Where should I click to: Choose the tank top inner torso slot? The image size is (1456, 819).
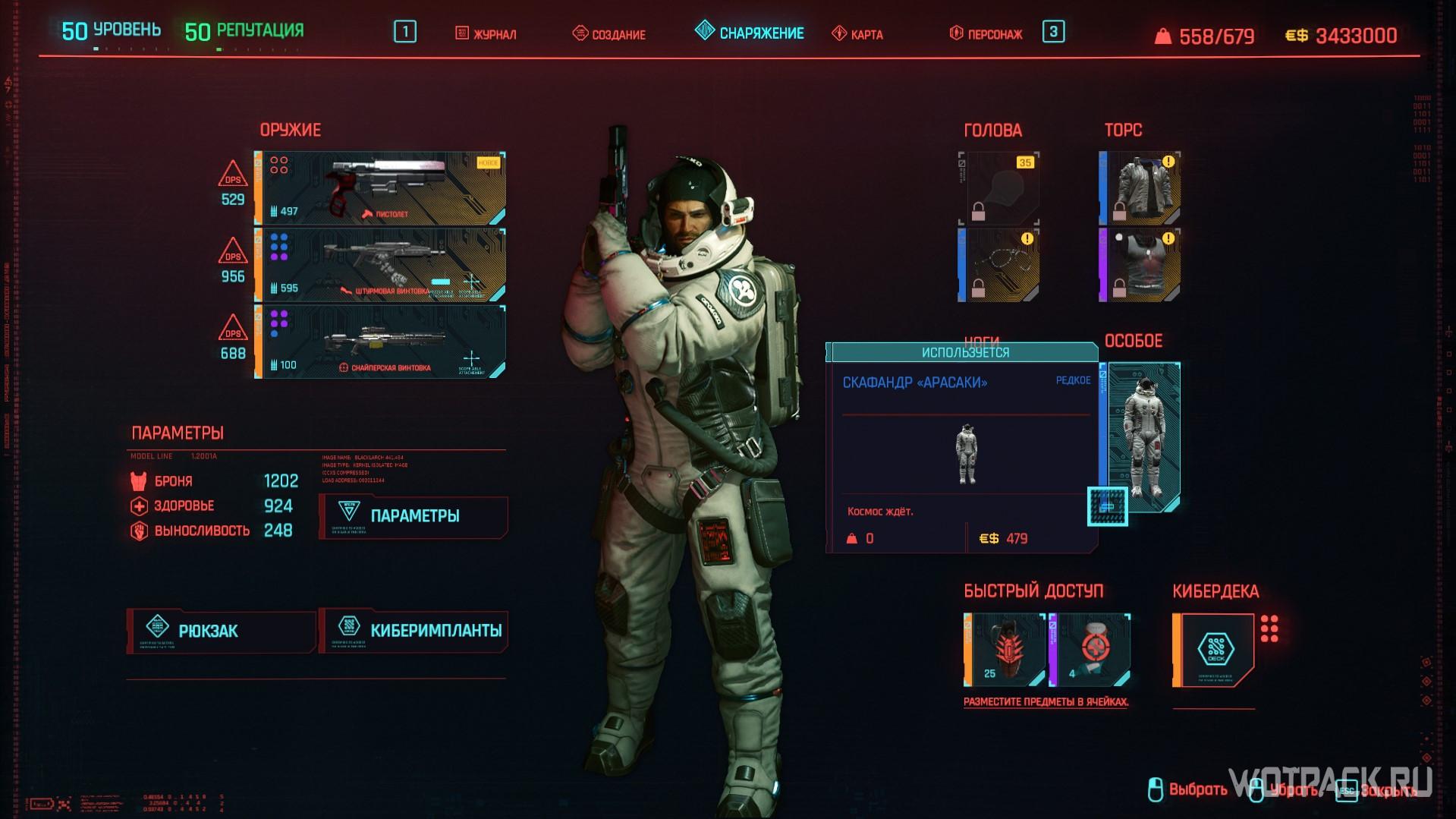pos(1140,265)
